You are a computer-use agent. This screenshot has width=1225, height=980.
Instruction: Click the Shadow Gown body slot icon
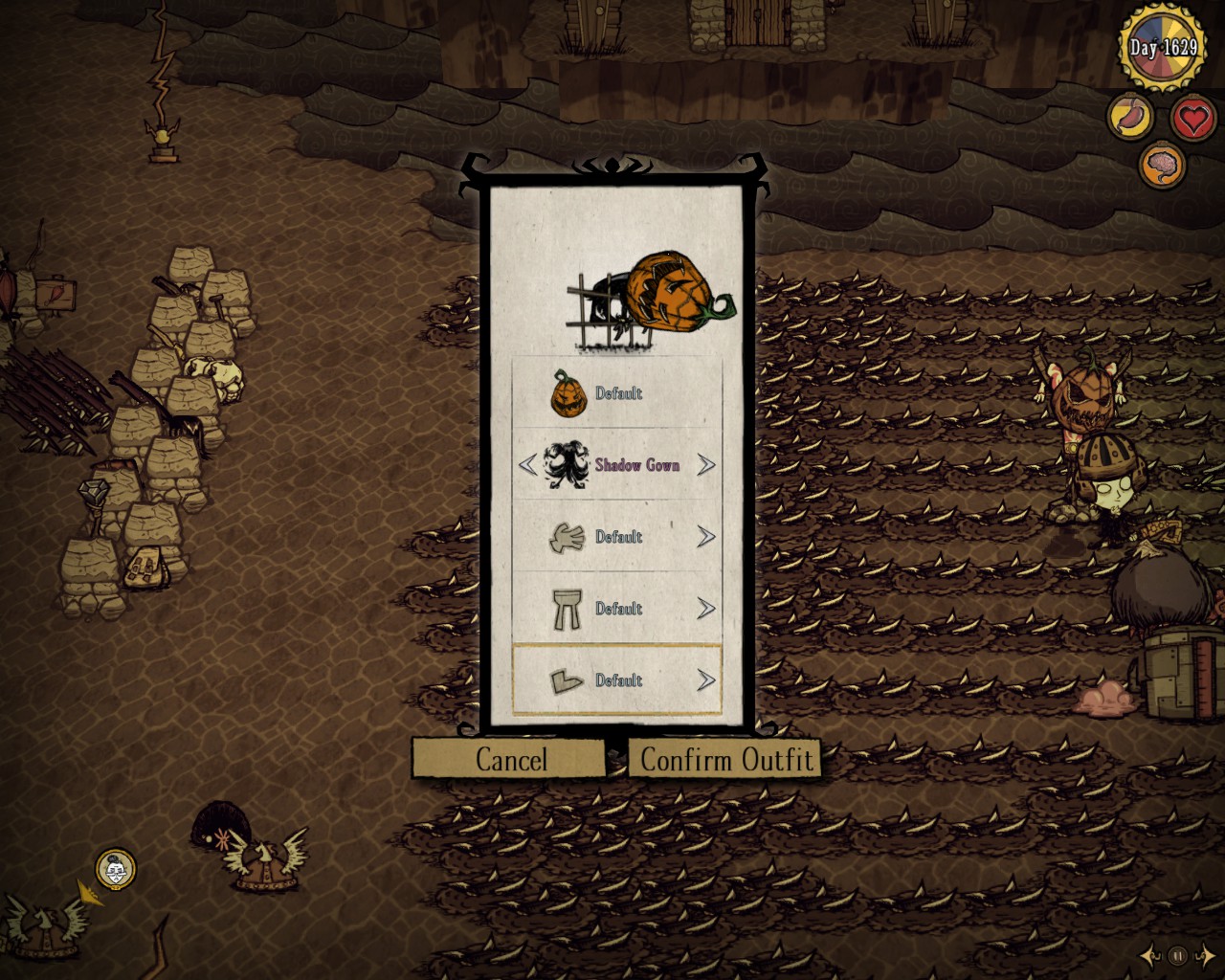point(566,465)
